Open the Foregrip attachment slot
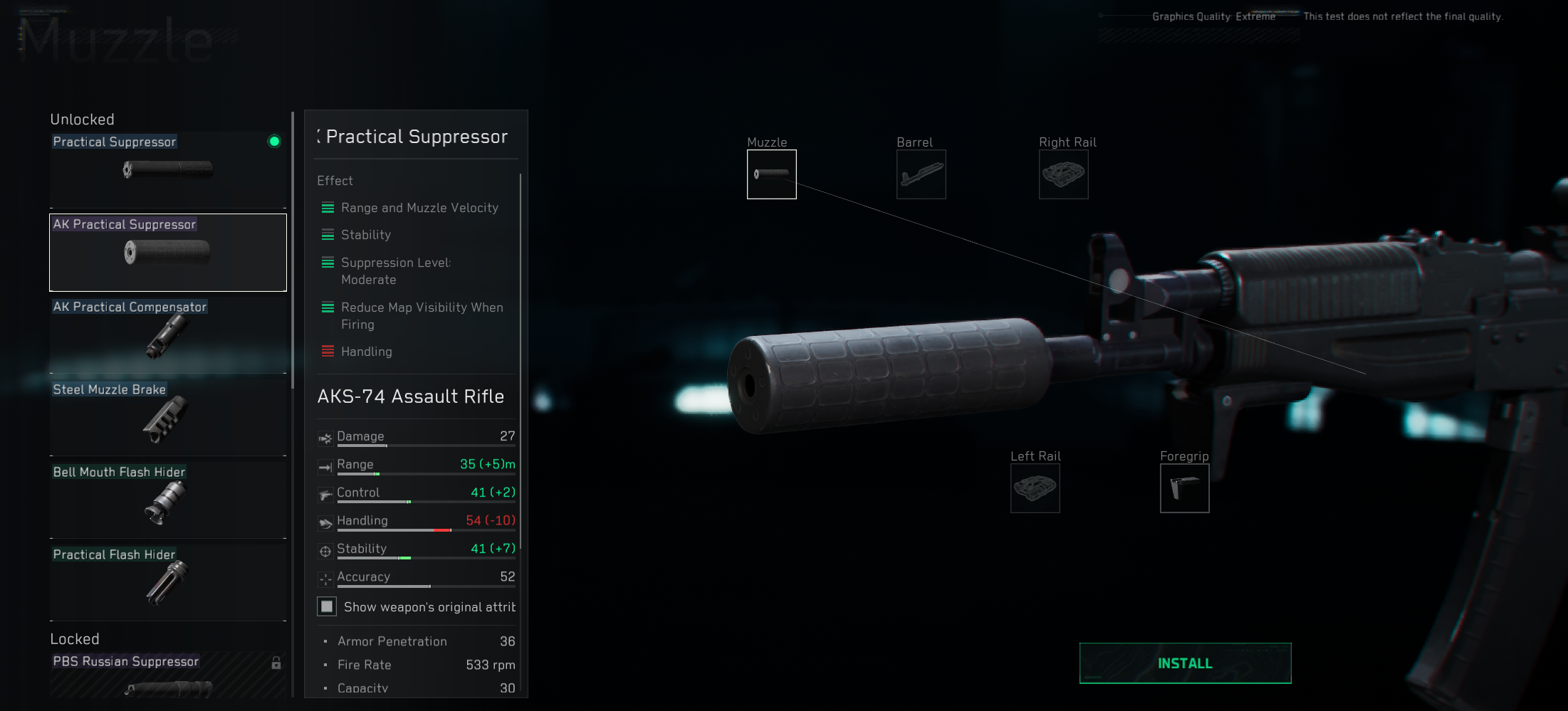Screen dimensions: 1568x711 click(x=1184, y=488)
